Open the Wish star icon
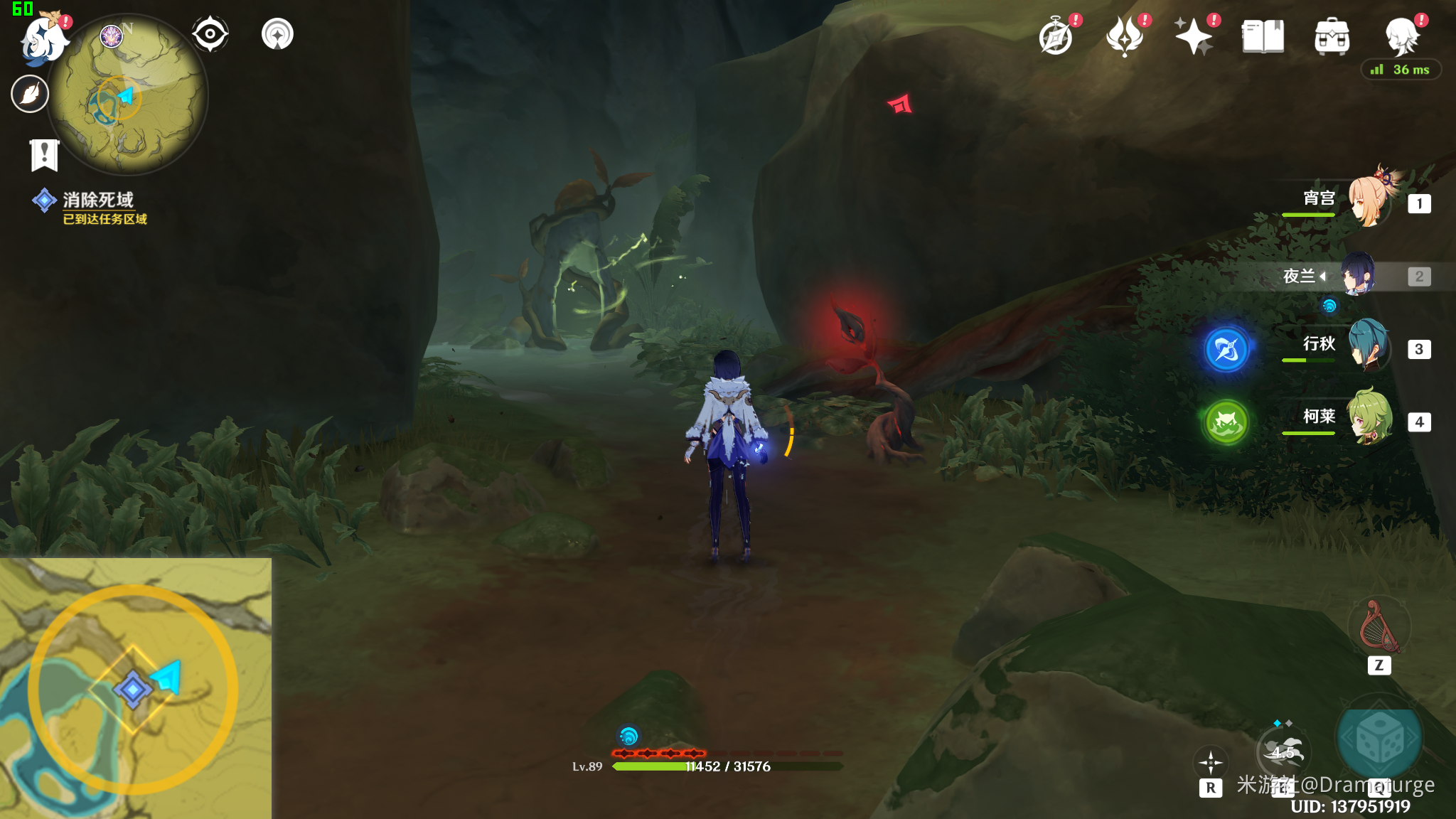 pyautogui.click(x=1194, y=36)
